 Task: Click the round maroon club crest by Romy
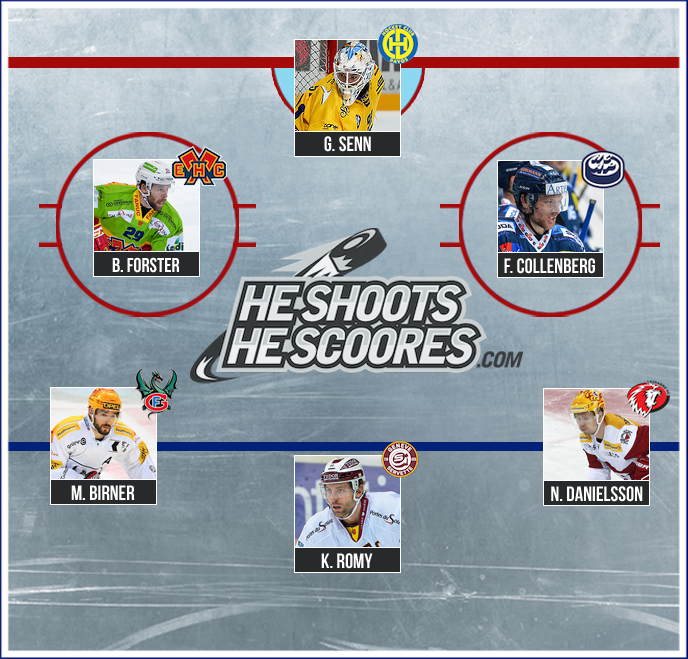[x=400, y=460]
